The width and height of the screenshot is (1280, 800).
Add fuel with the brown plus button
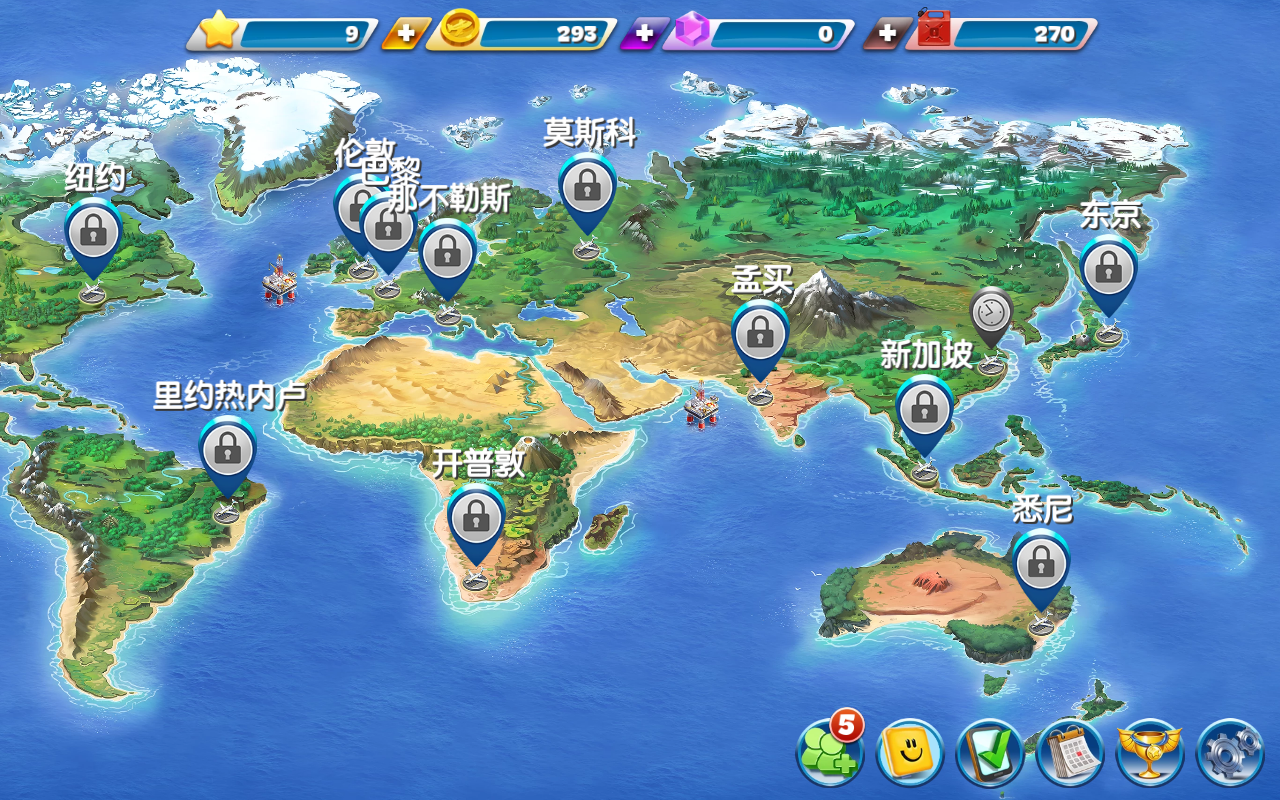click(887, 34)
